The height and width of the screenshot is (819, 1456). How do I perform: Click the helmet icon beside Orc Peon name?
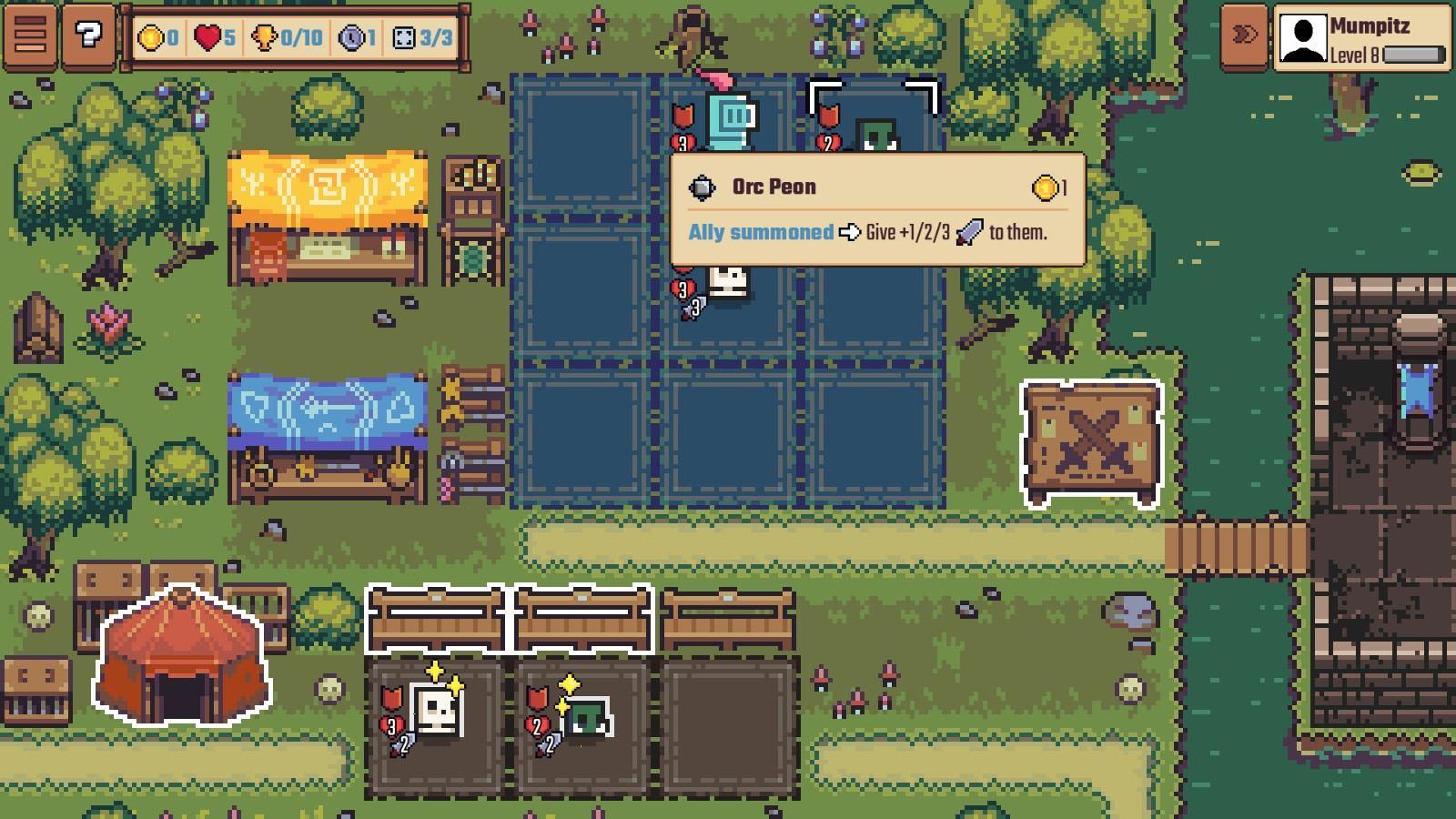(702, 186)
